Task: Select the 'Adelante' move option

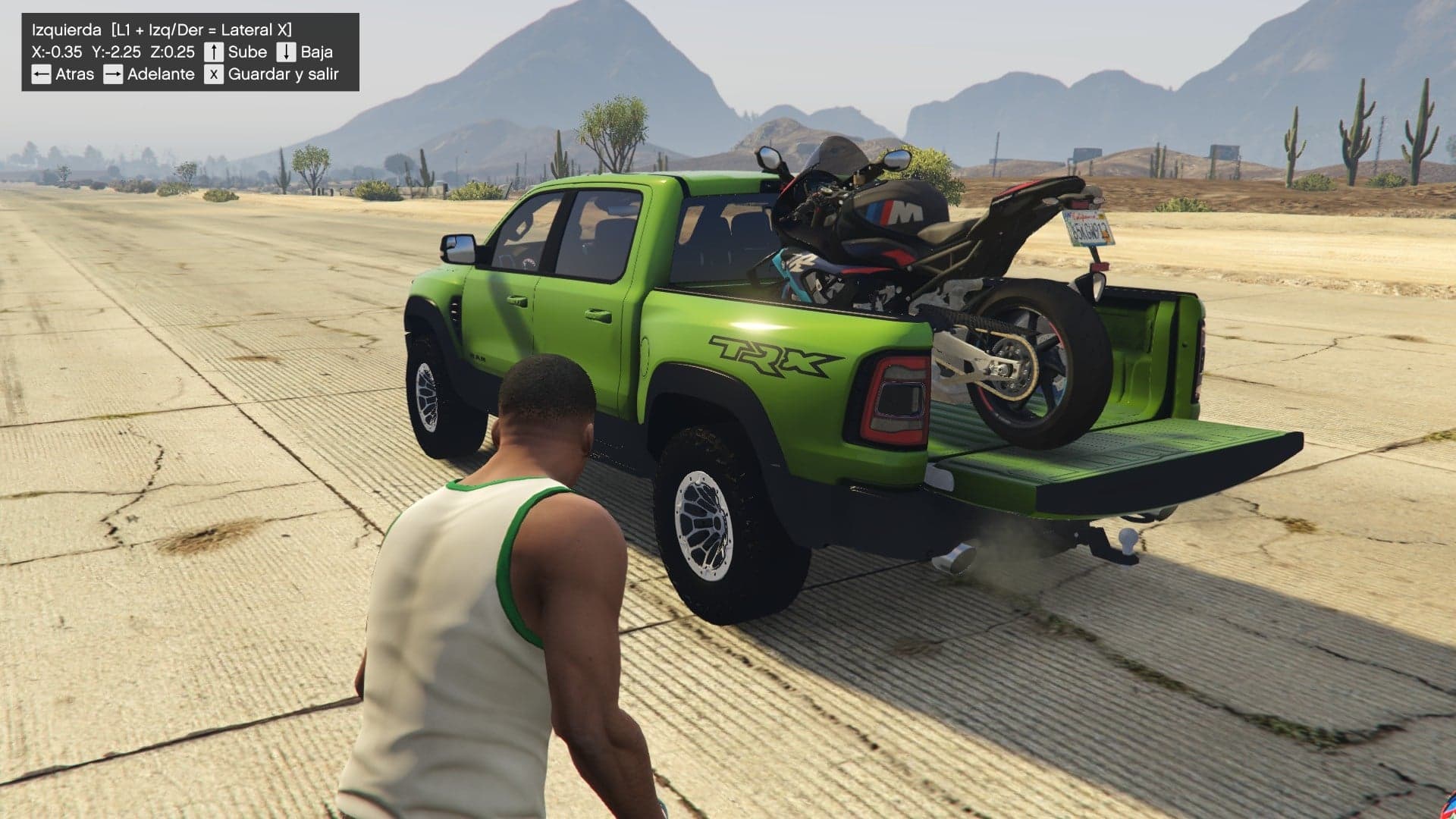Action: pyautogui.click(x=160, y=74)
